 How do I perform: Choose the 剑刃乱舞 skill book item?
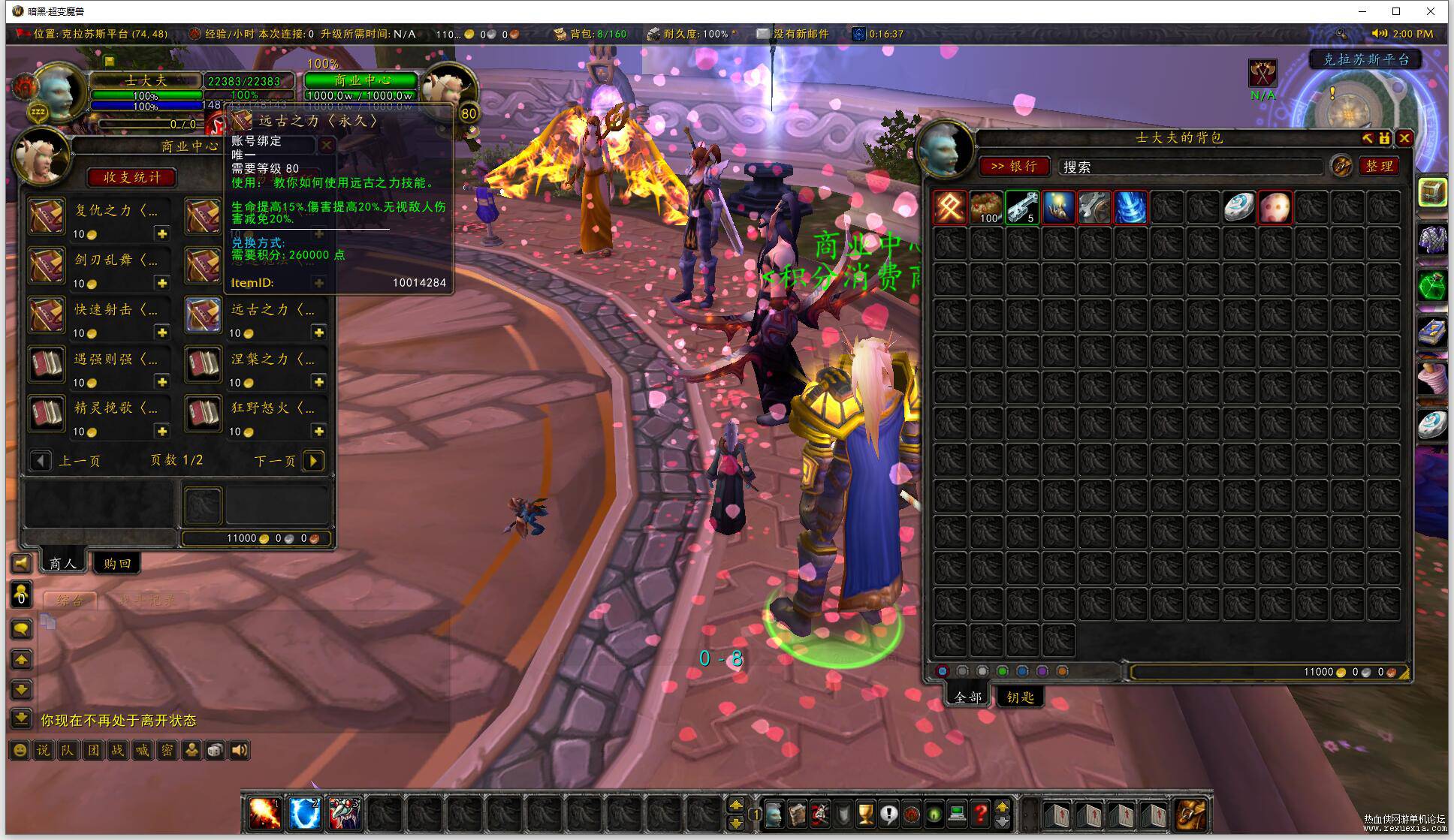[x=47, y=266]
